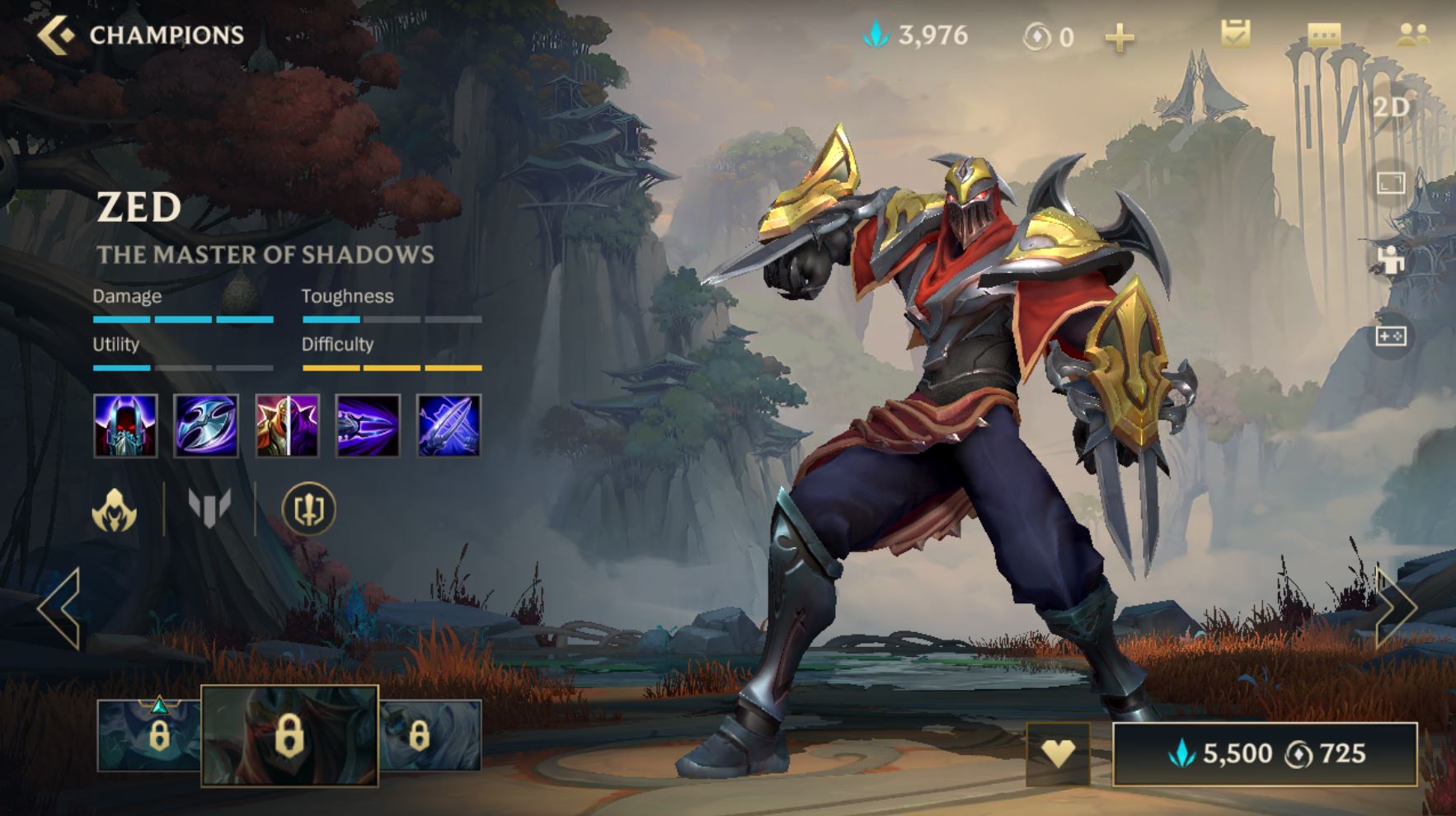The width and height of the screenshot is (1456, 816).
Task: Select Zed's passive ability icon
Action: coord(125,425)
